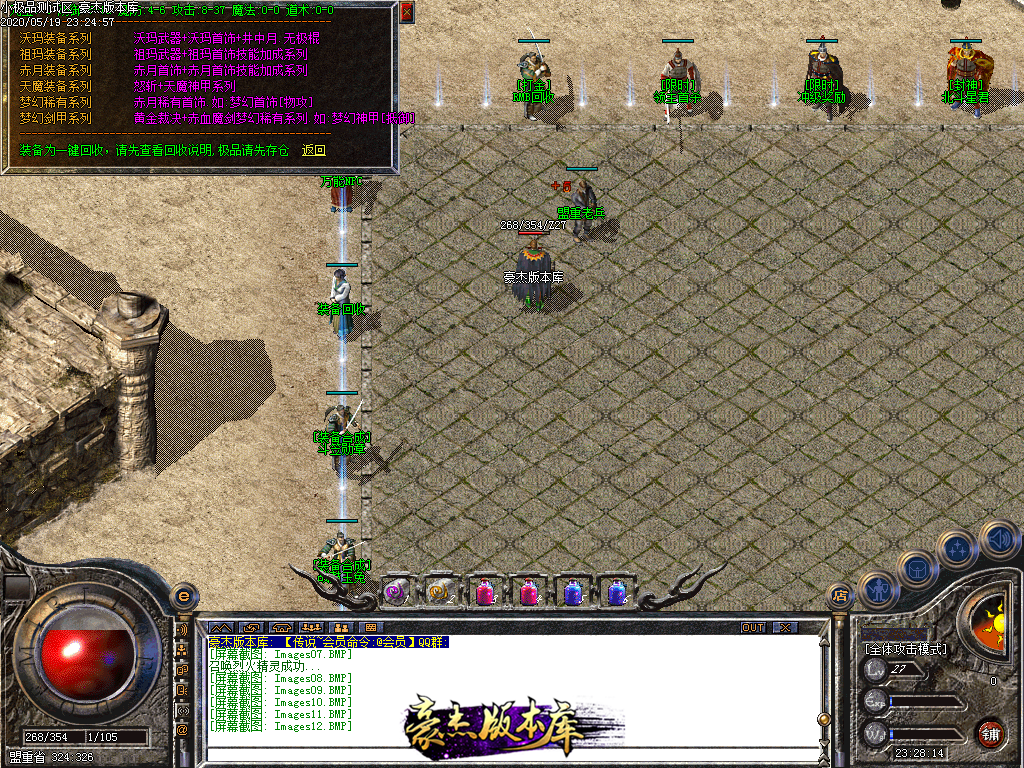This screenshot has height=768, width=1024.
Task: Open the 天魔装备系列 recycle option
Action: (x=55, y=86)
